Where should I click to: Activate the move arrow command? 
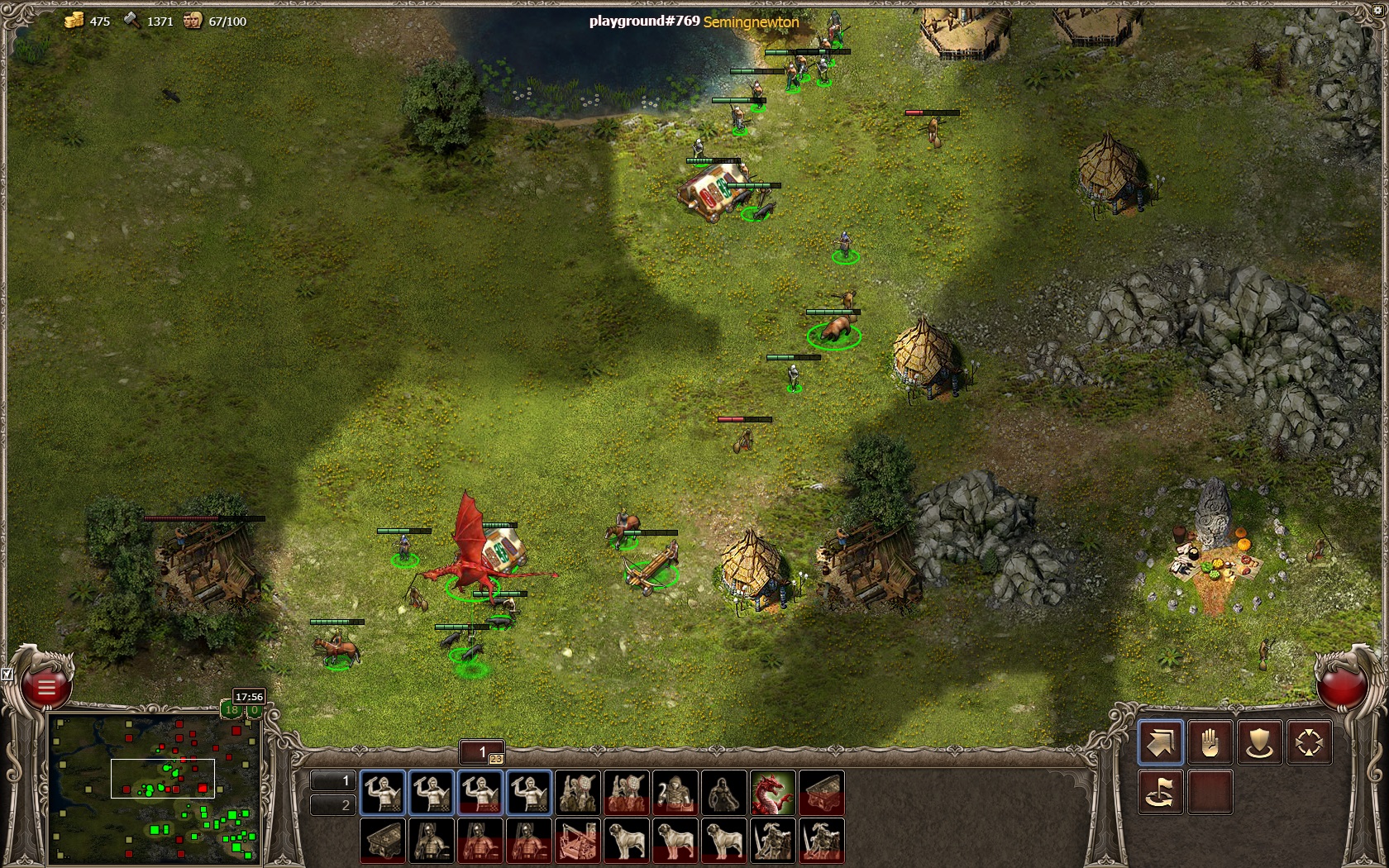[1160, 742]
